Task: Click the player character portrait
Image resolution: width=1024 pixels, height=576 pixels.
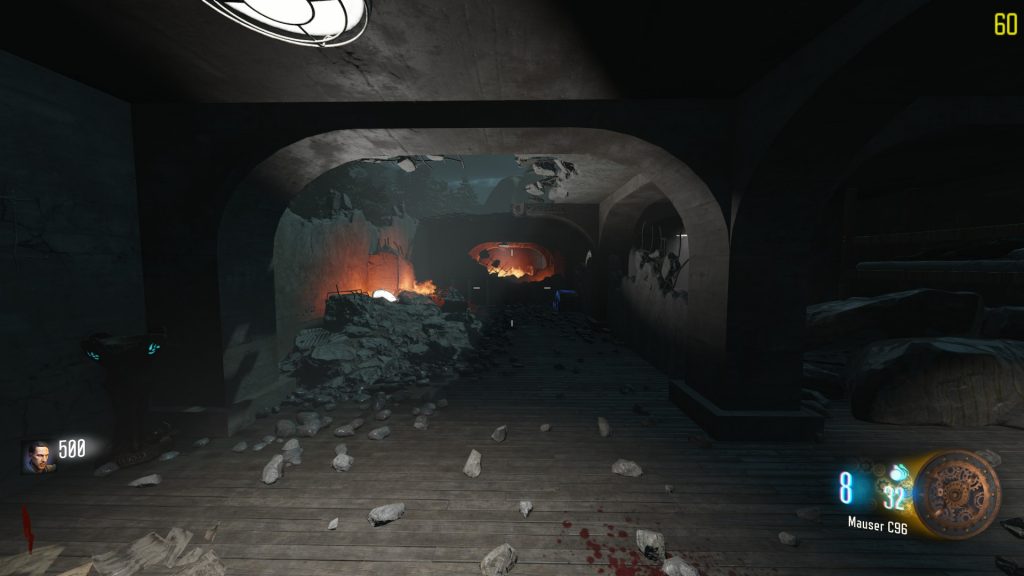Action: point(38,456)
